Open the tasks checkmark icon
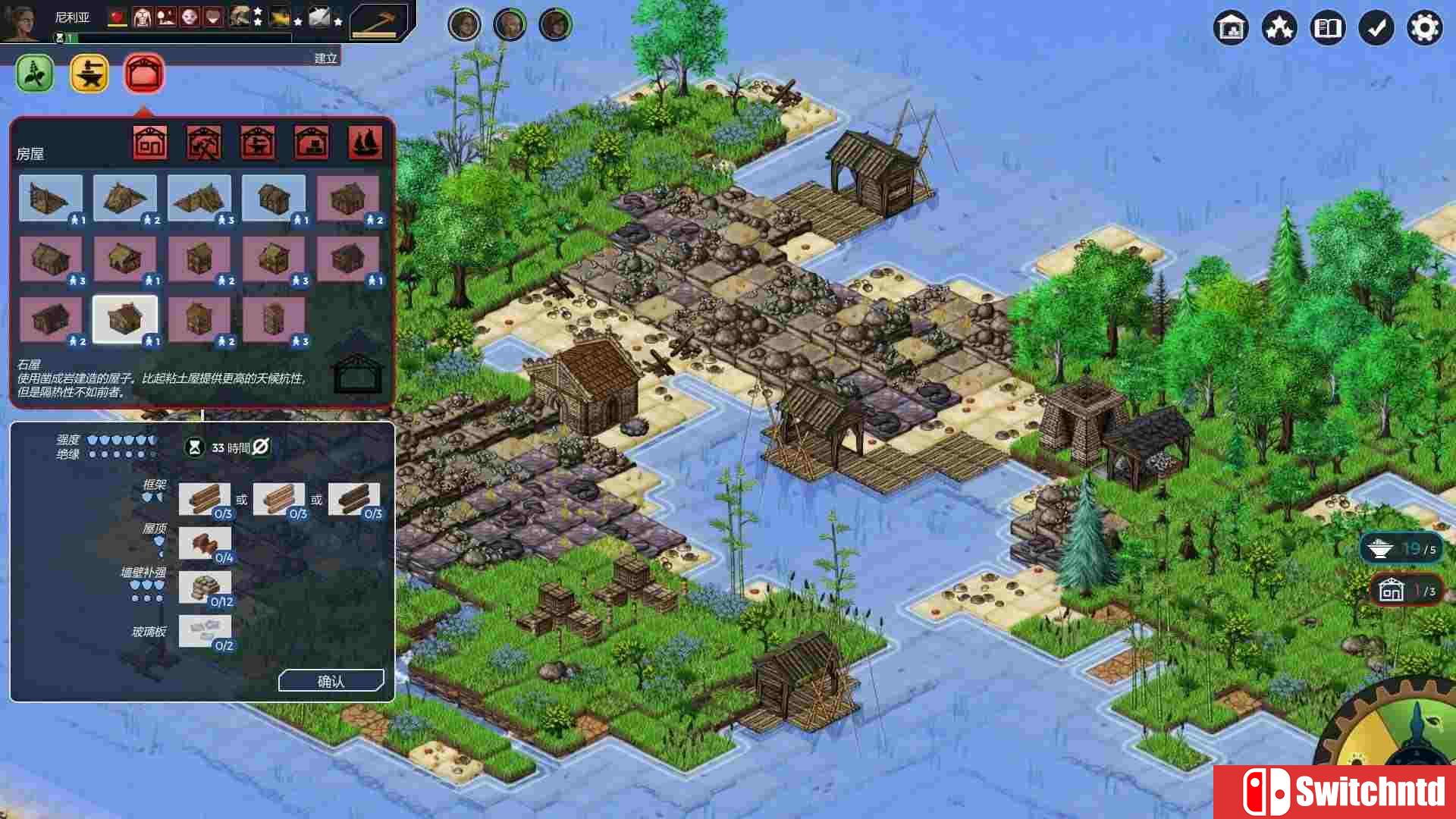1456x819 pixels. coord(1376,27)
